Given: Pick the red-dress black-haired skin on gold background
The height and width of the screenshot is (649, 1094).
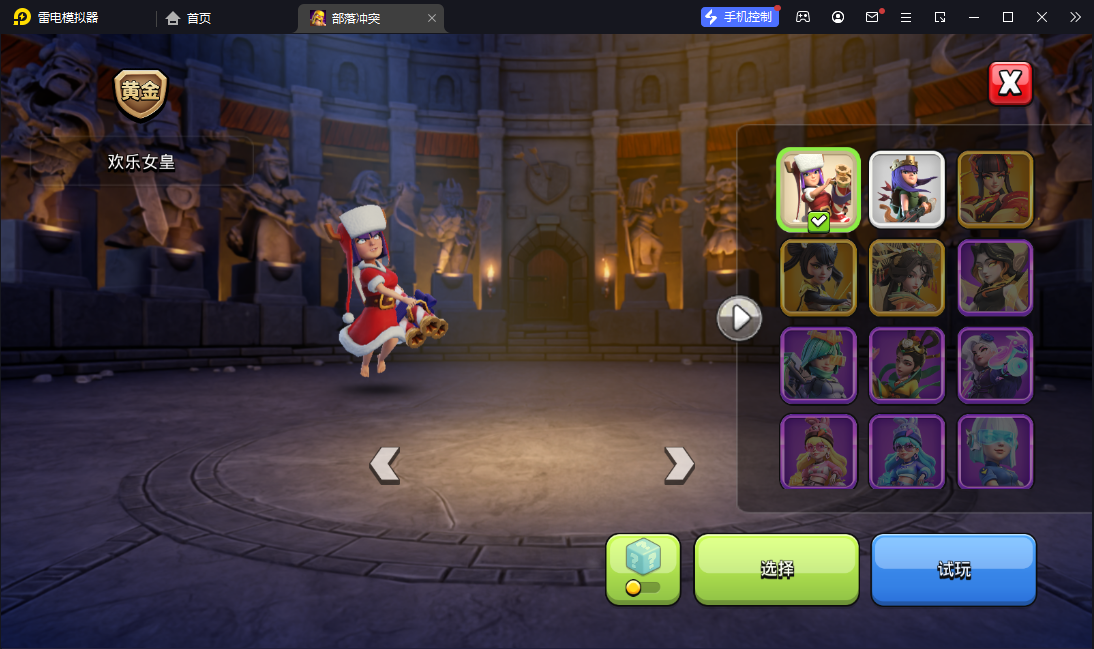Looking at the screenshot, I should coord(995,189).
